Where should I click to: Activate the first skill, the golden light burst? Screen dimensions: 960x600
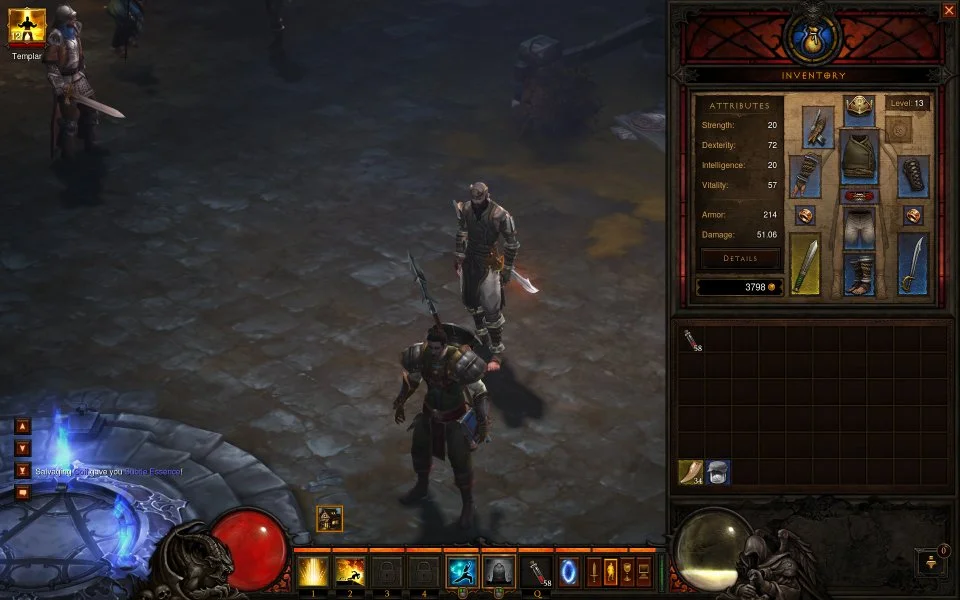[x=313, y=571]
